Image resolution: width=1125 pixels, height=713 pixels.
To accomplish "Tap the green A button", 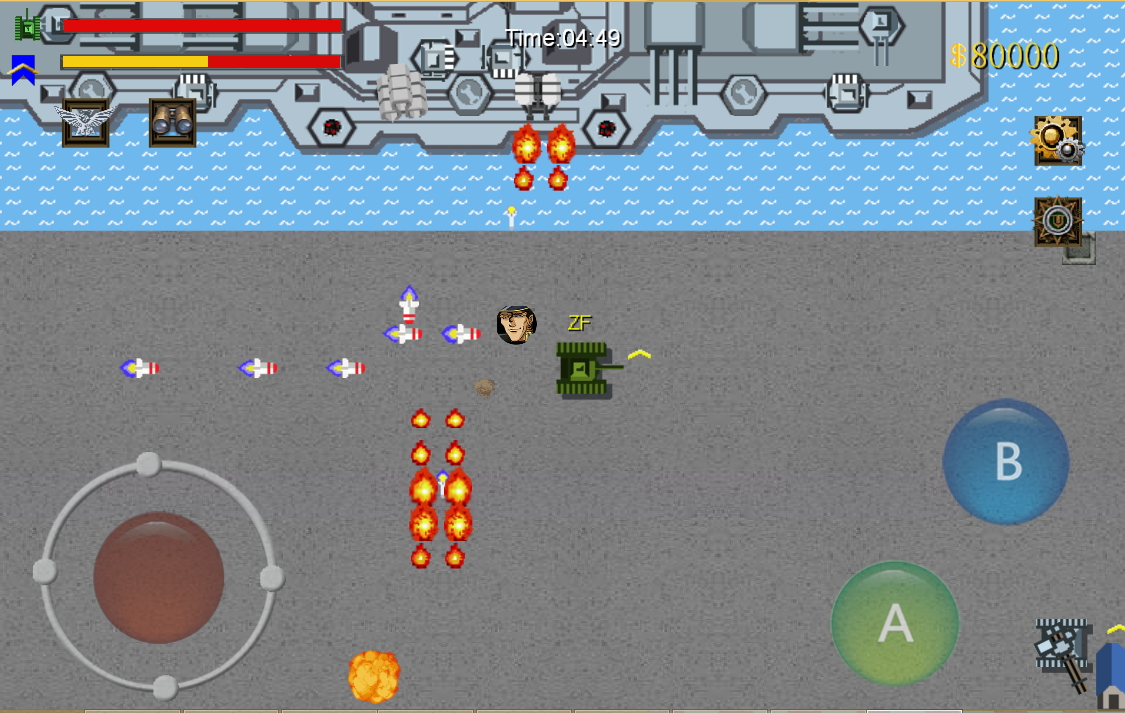I will 895,623.
